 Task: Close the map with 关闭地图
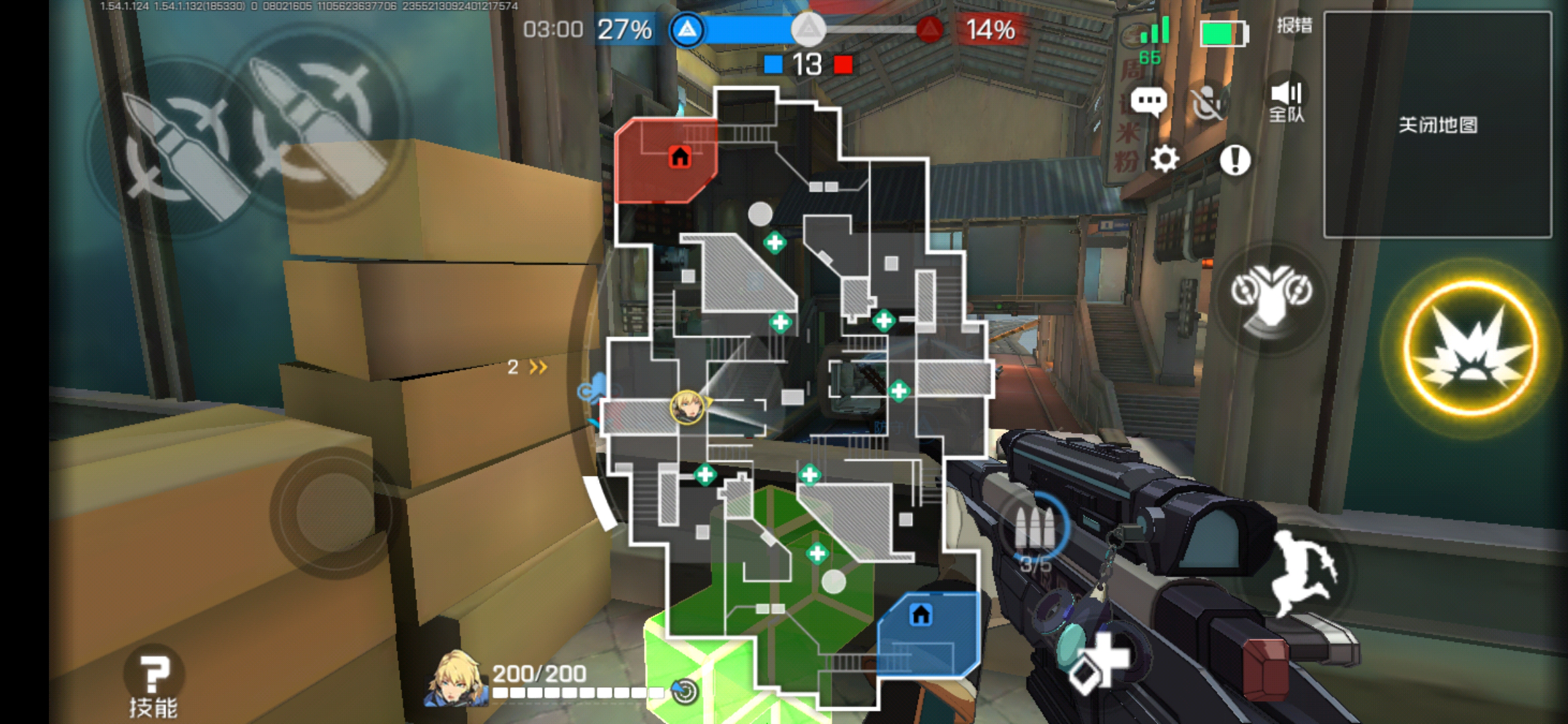coord(1437,125)
